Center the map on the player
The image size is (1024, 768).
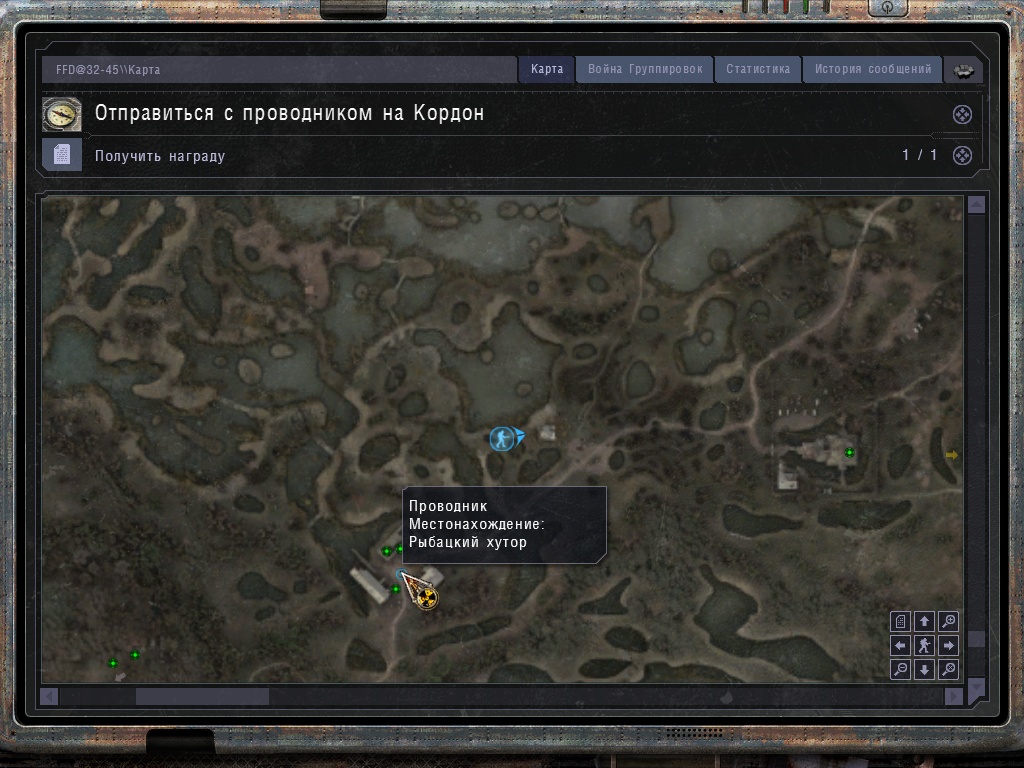pos(925,646)
